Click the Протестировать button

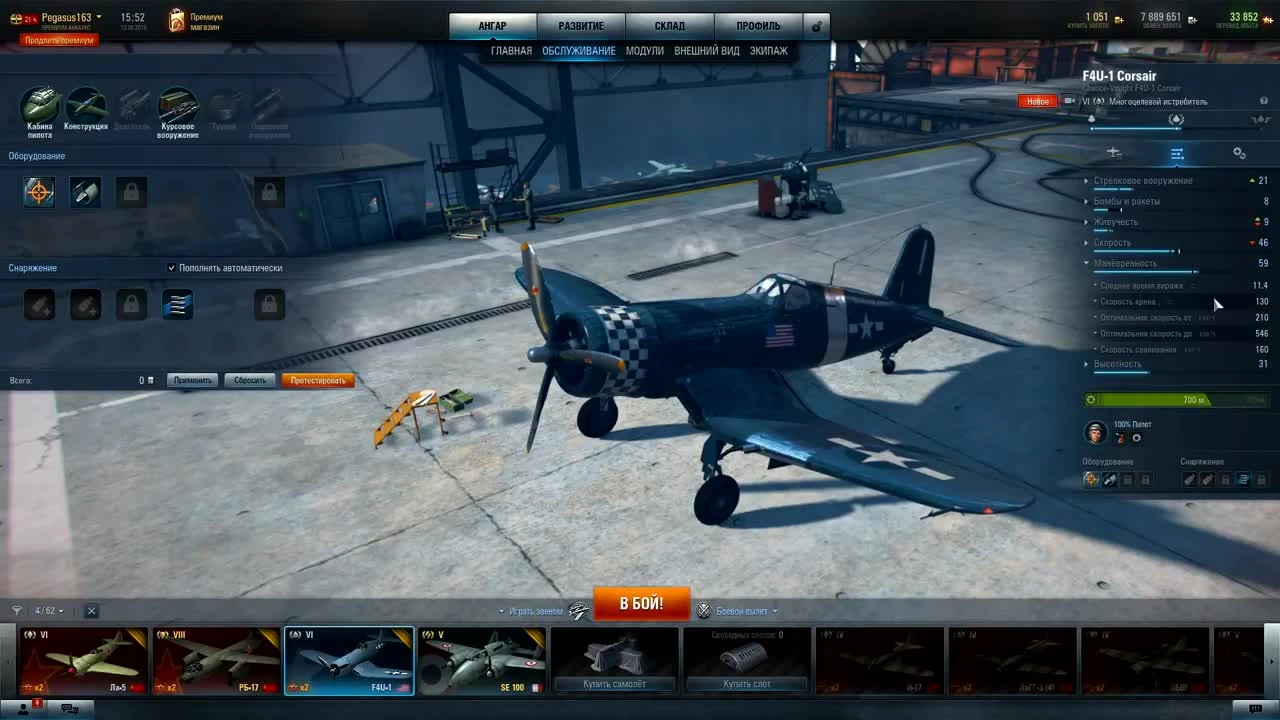[318, 380]
